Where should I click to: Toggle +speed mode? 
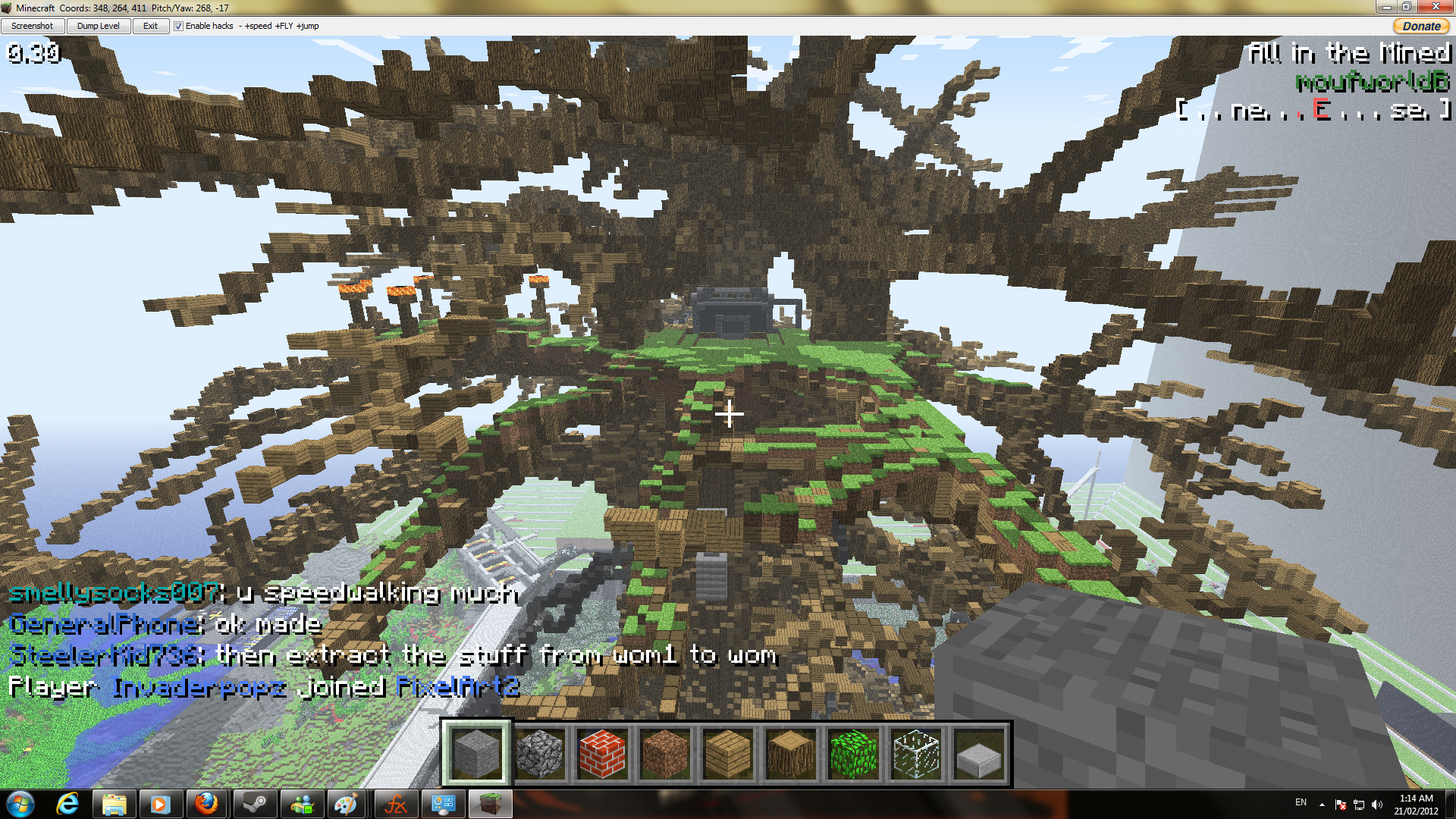pos(256,25)
